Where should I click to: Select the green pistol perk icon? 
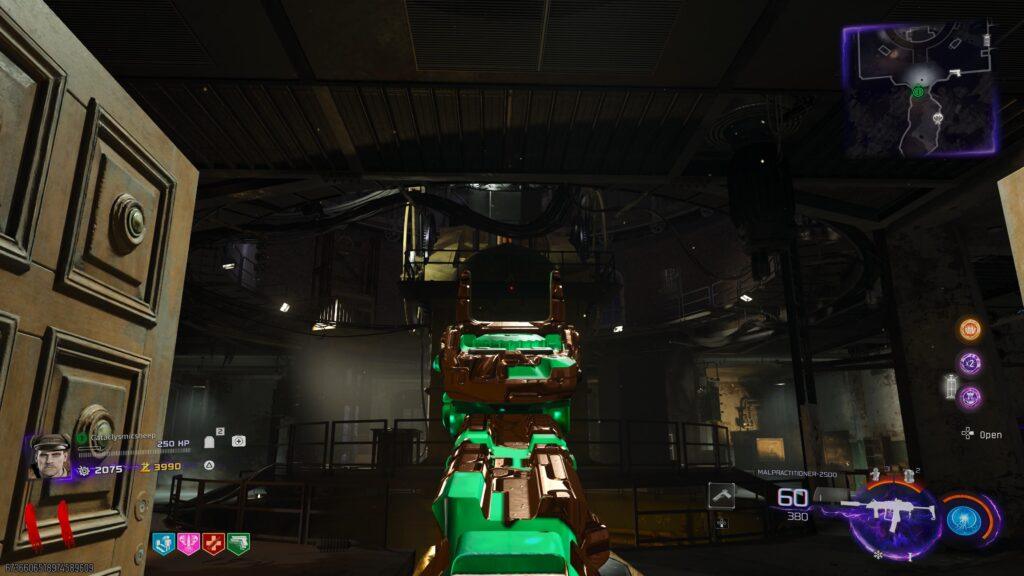click(x=238, y=542)
